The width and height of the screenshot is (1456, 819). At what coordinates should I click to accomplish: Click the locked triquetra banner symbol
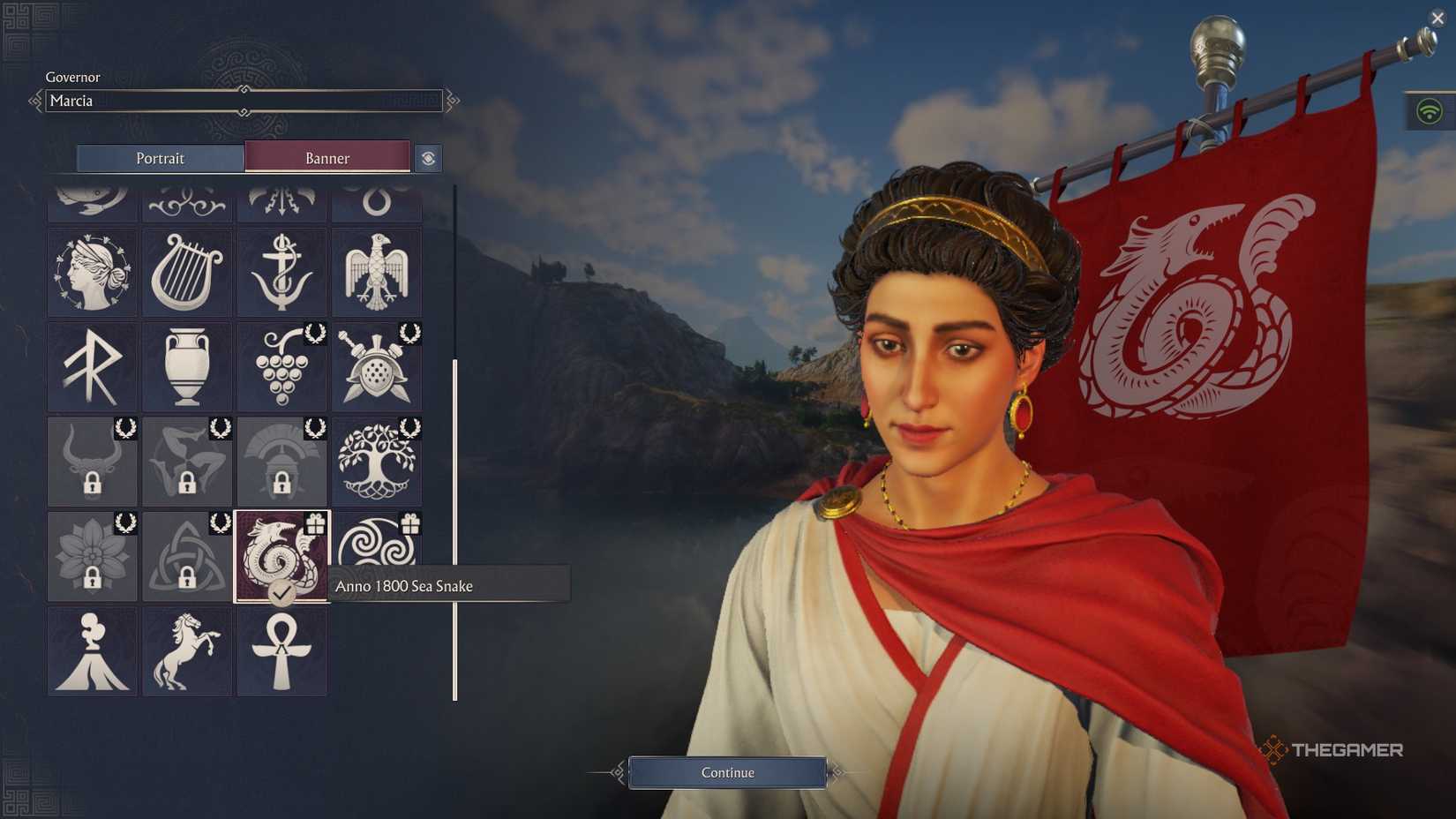(x=187, y=556)
